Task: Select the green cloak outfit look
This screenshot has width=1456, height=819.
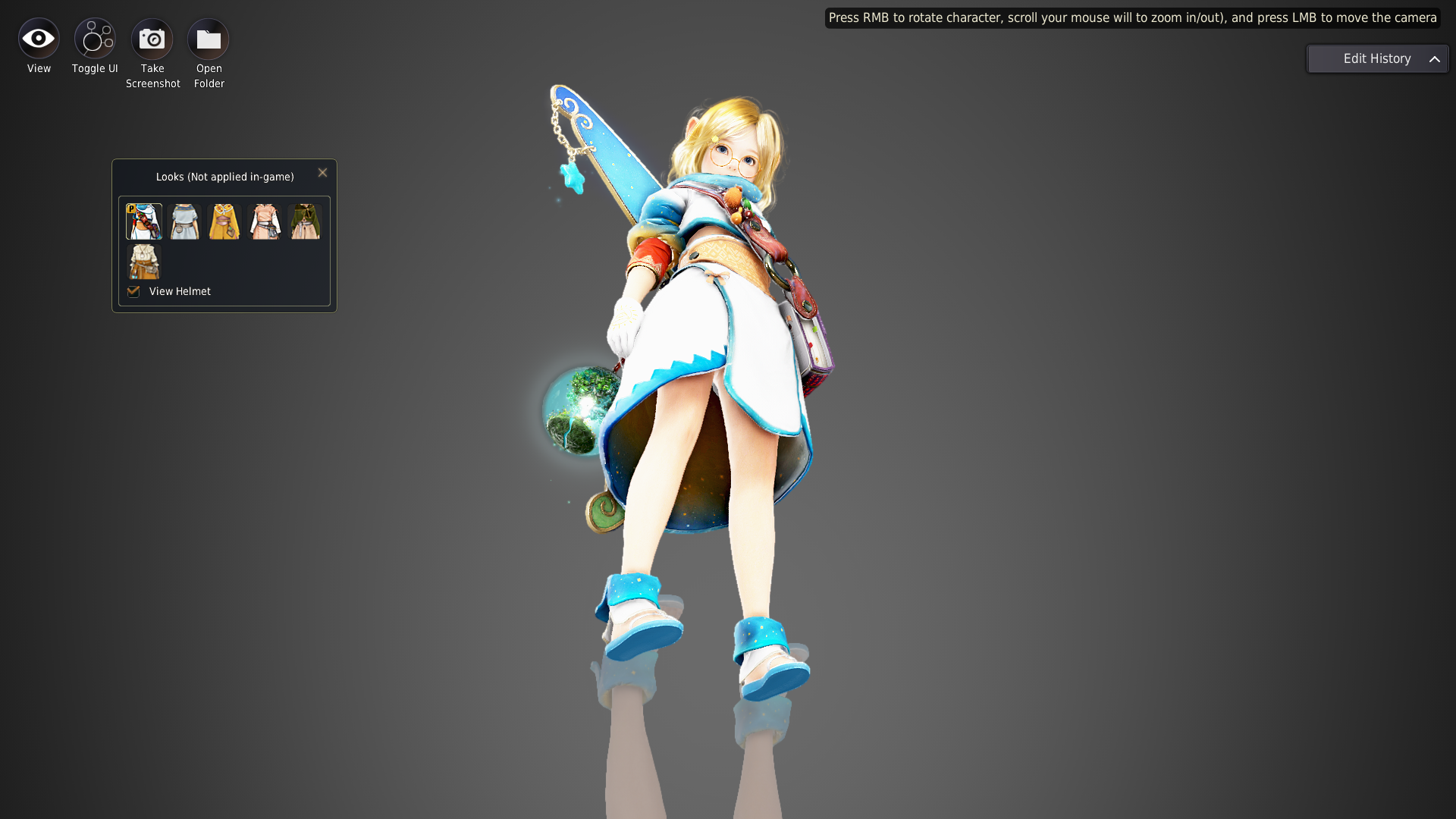Action: tap(304, 221)
